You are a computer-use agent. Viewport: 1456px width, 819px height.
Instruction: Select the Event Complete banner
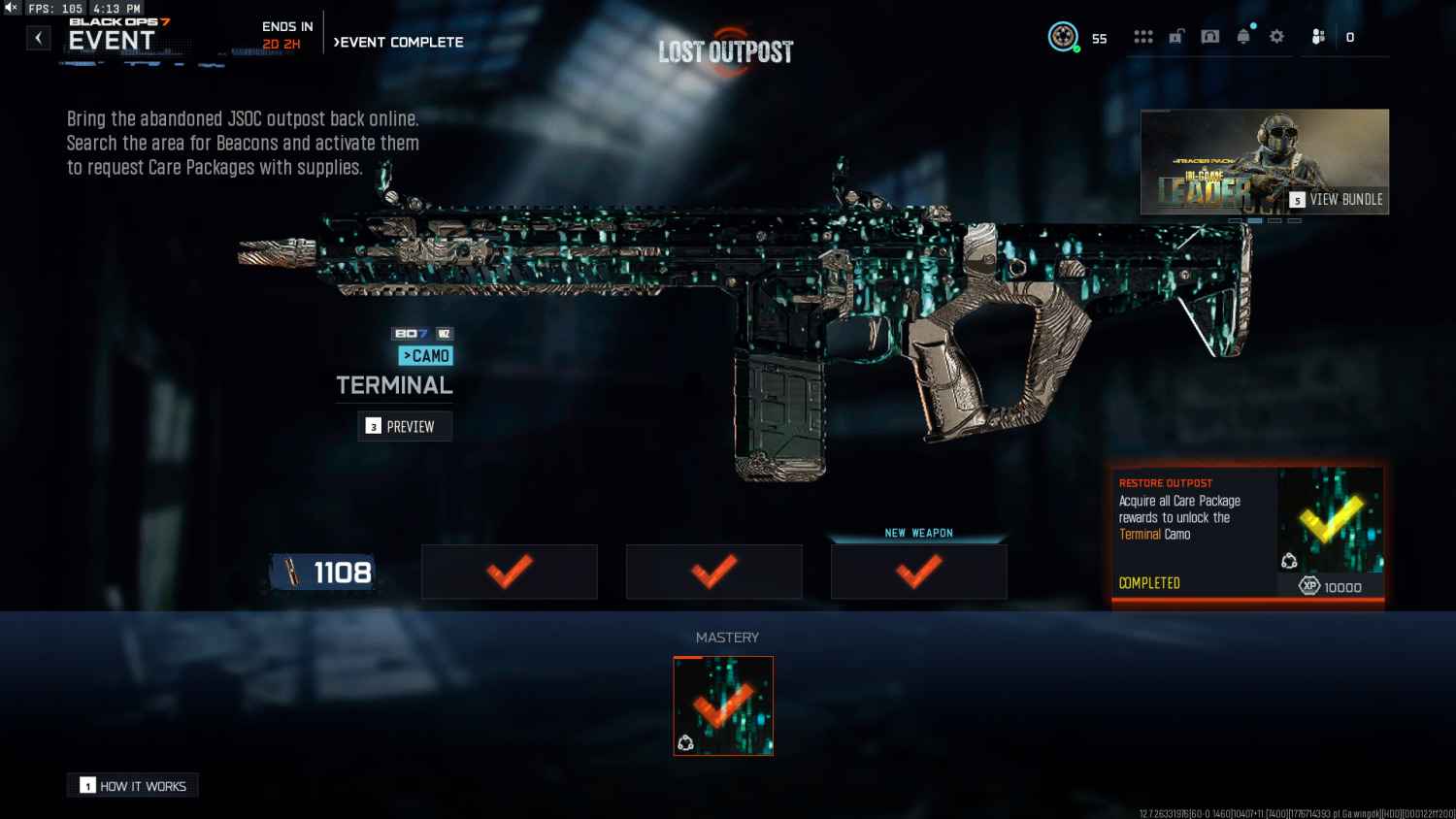399,42
